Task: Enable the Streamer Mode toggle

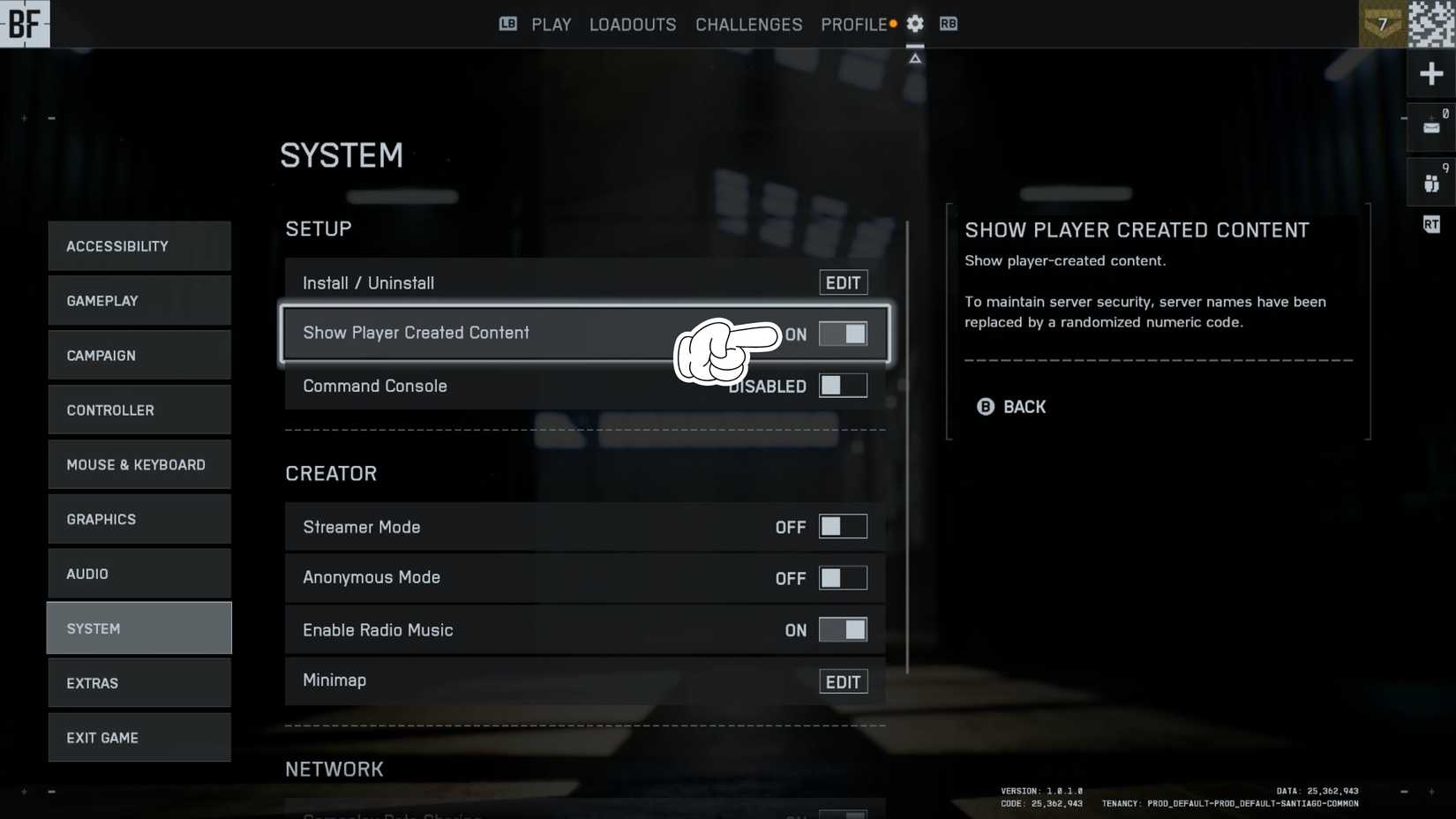Action: pyautogui.click(x=843, y=526)
